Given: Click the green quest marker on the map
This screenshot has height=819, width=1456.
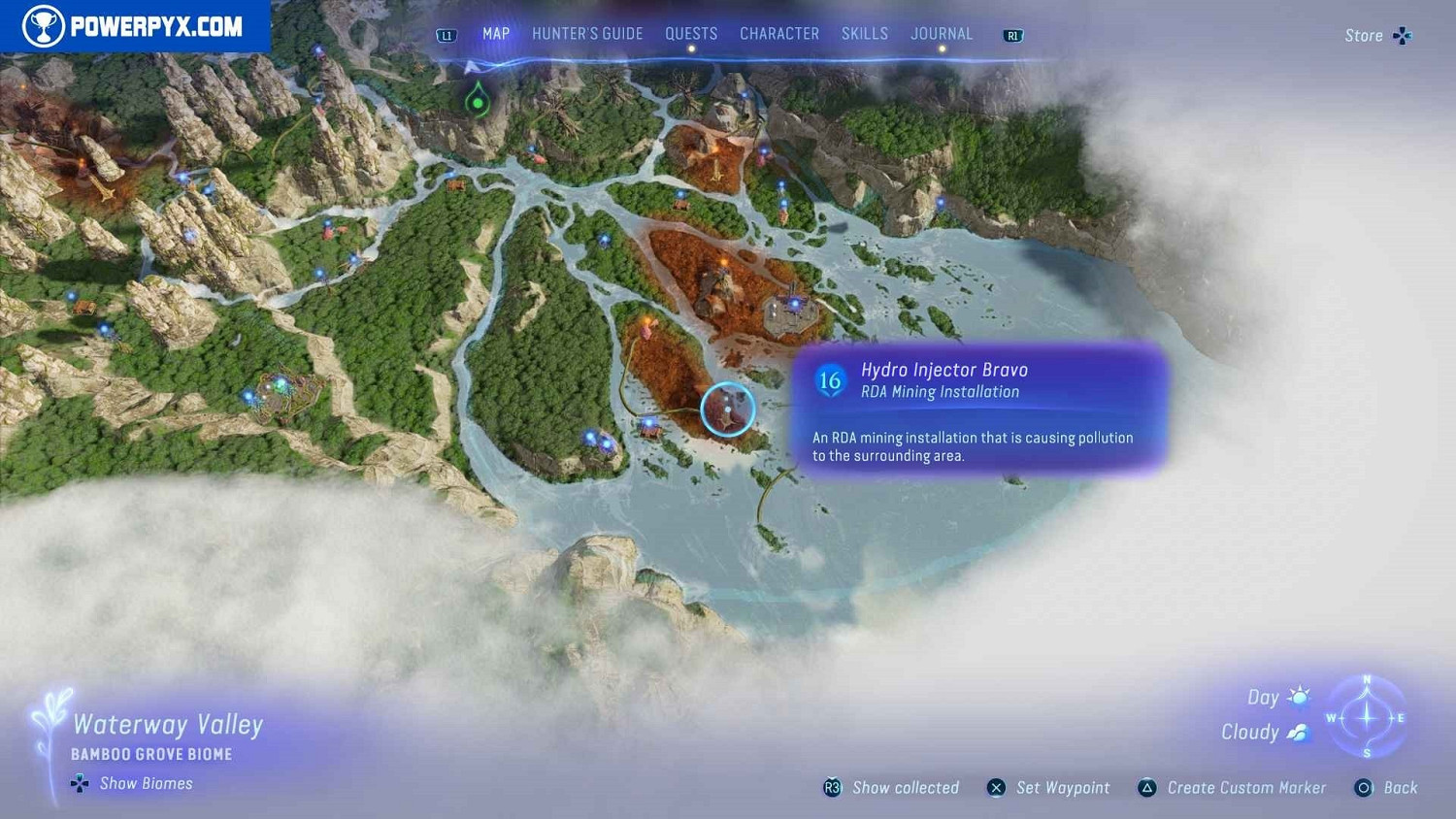Looking at the screenshot, I should [x=478, y=101].
